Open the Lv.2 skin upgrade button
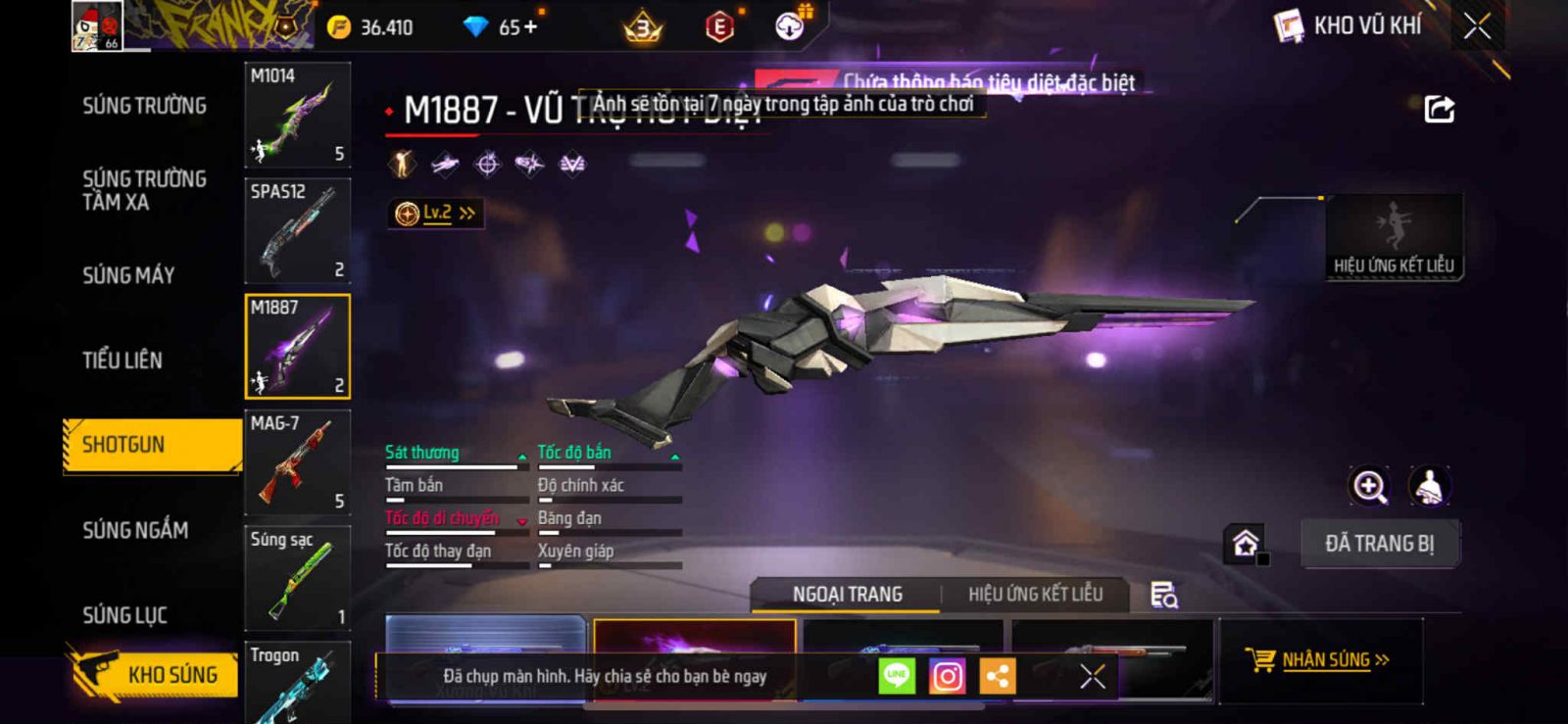The image size is (1568, 724). pyautogui.click(x=435, y=213)
